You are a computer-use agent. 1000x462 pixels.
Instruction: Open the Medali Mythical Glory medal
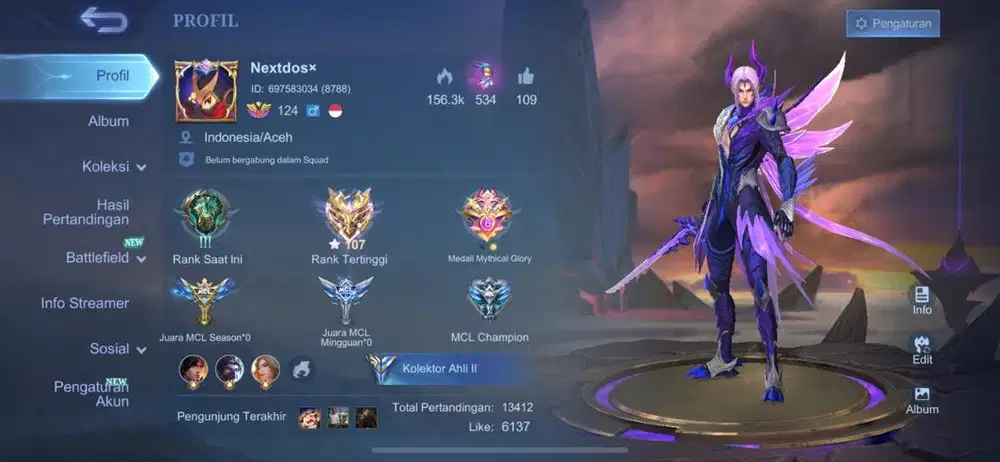pyautogui.click(x=489, y=214)
